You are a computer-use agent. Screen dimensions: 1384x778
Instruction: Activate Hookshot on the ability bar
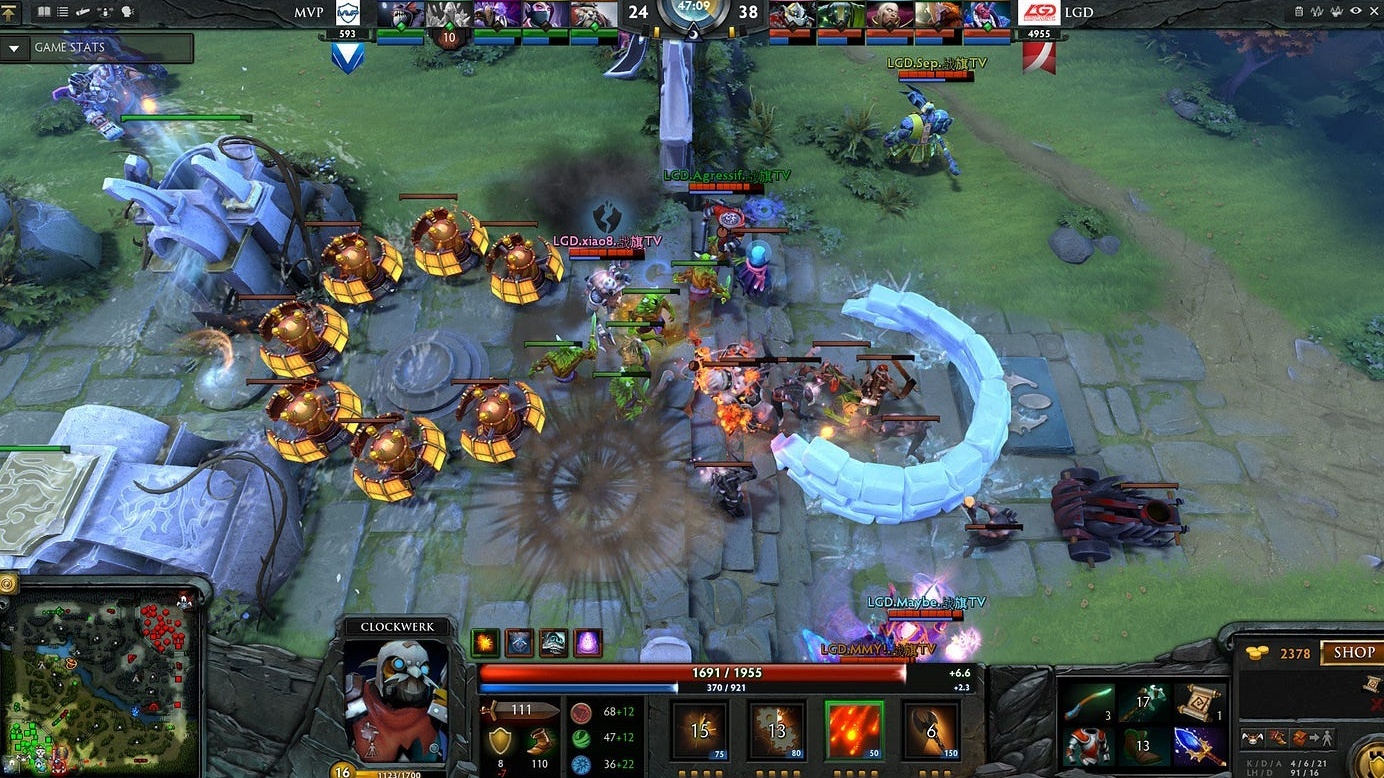coord(932,730)
